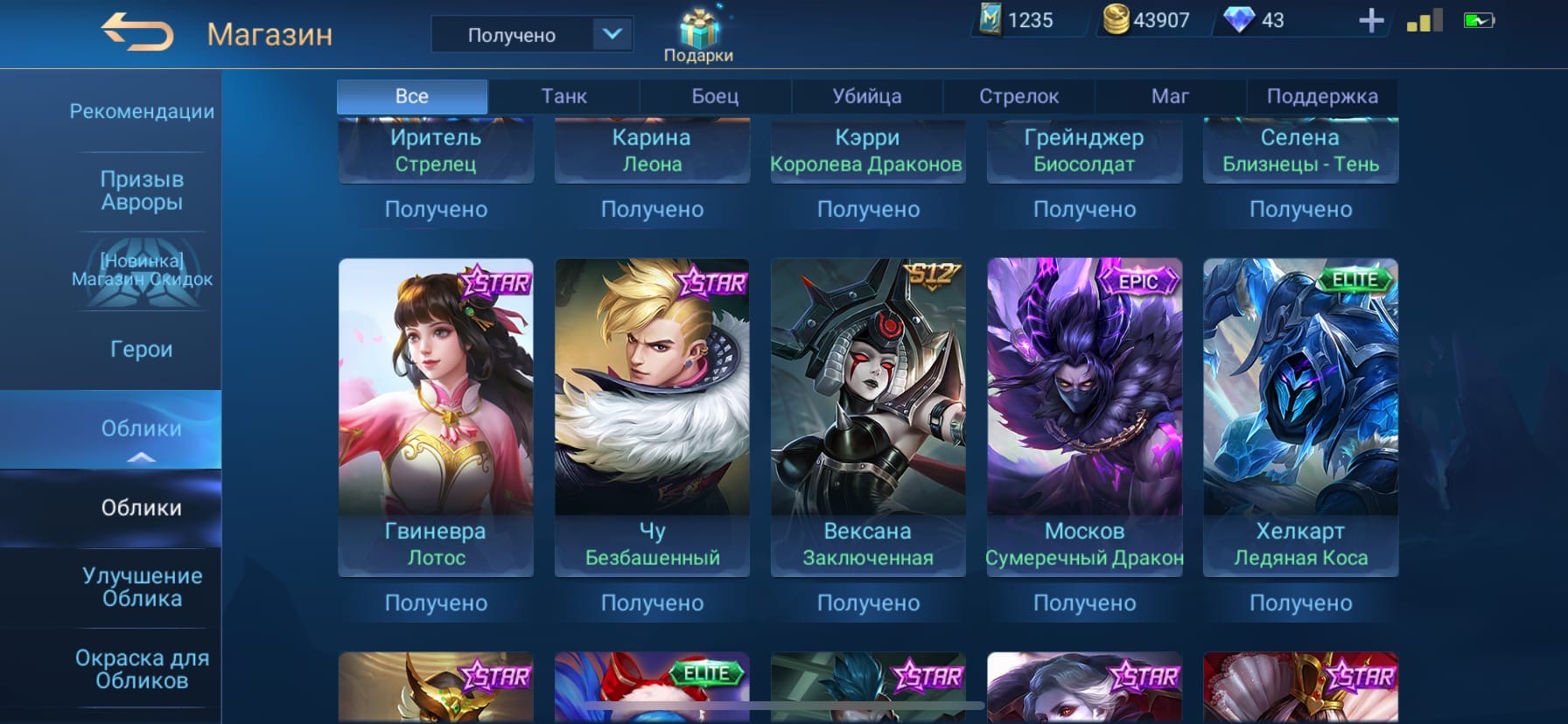Screen dimensions: 1568x724
Task: Open the Подарки gift box
Action: pos(698,36)
